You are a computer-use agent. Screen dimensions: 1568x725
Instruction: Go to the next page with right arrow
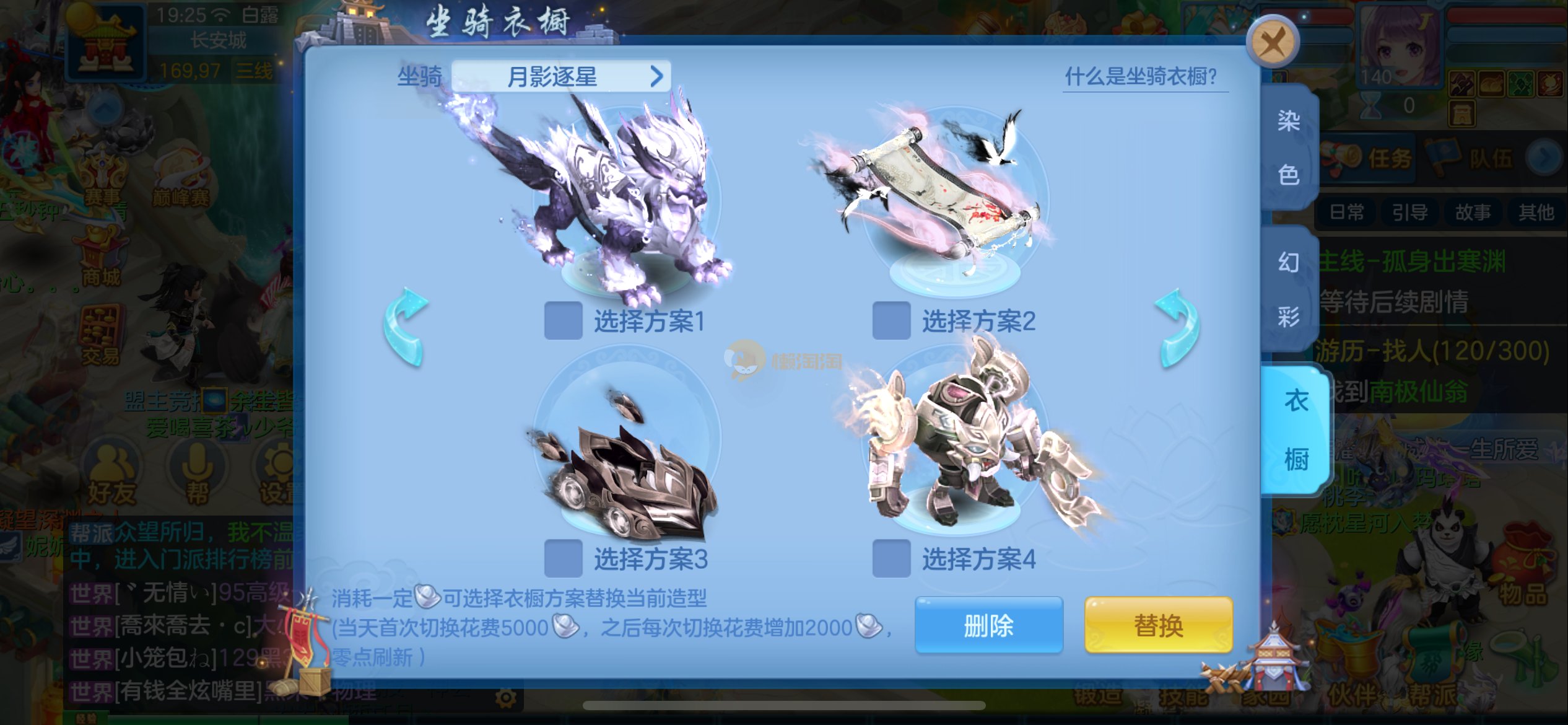coord(1177,327)
